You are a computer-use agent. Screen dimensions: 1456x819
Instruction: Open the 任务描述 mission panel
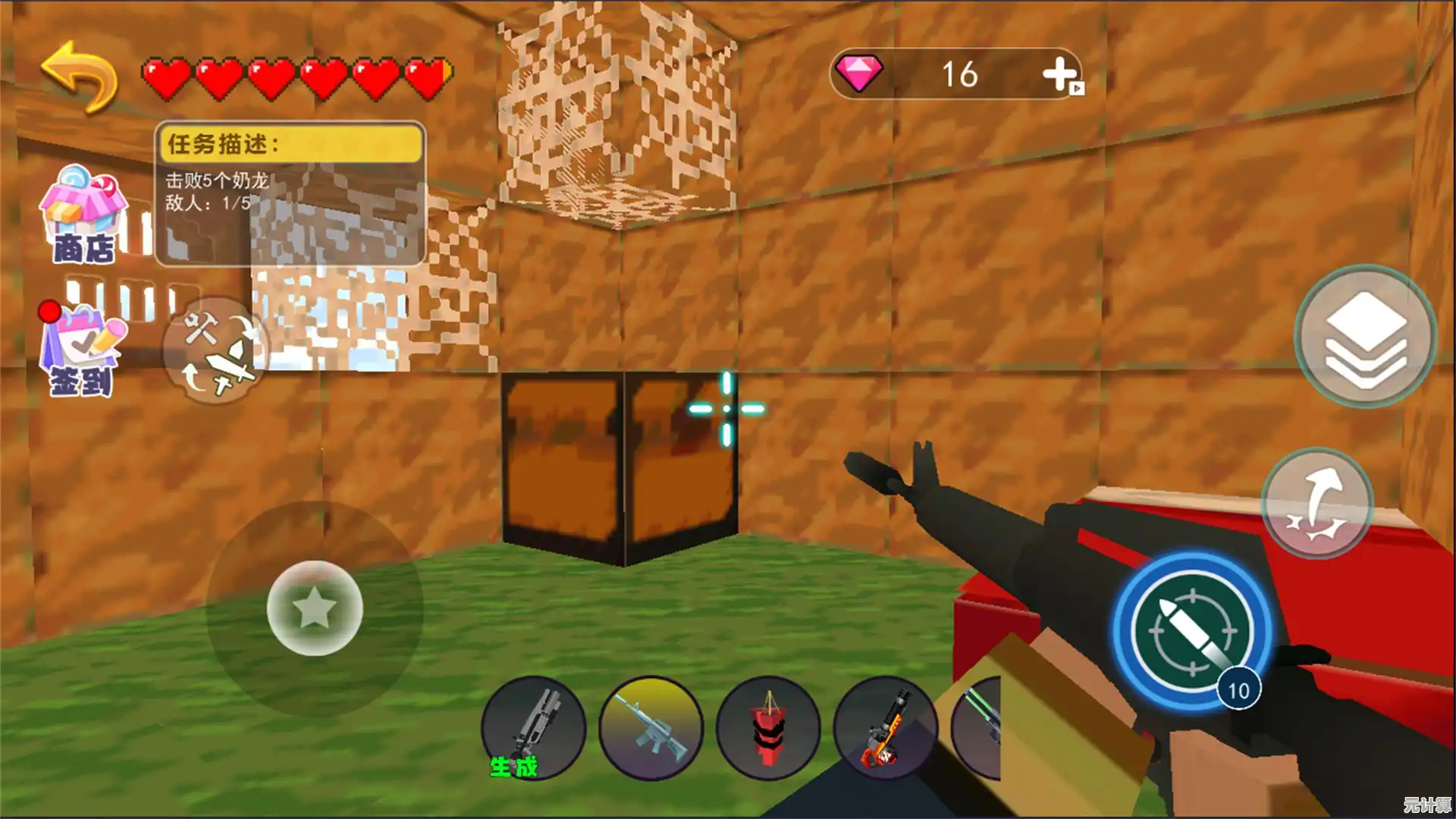pos(290,193)
